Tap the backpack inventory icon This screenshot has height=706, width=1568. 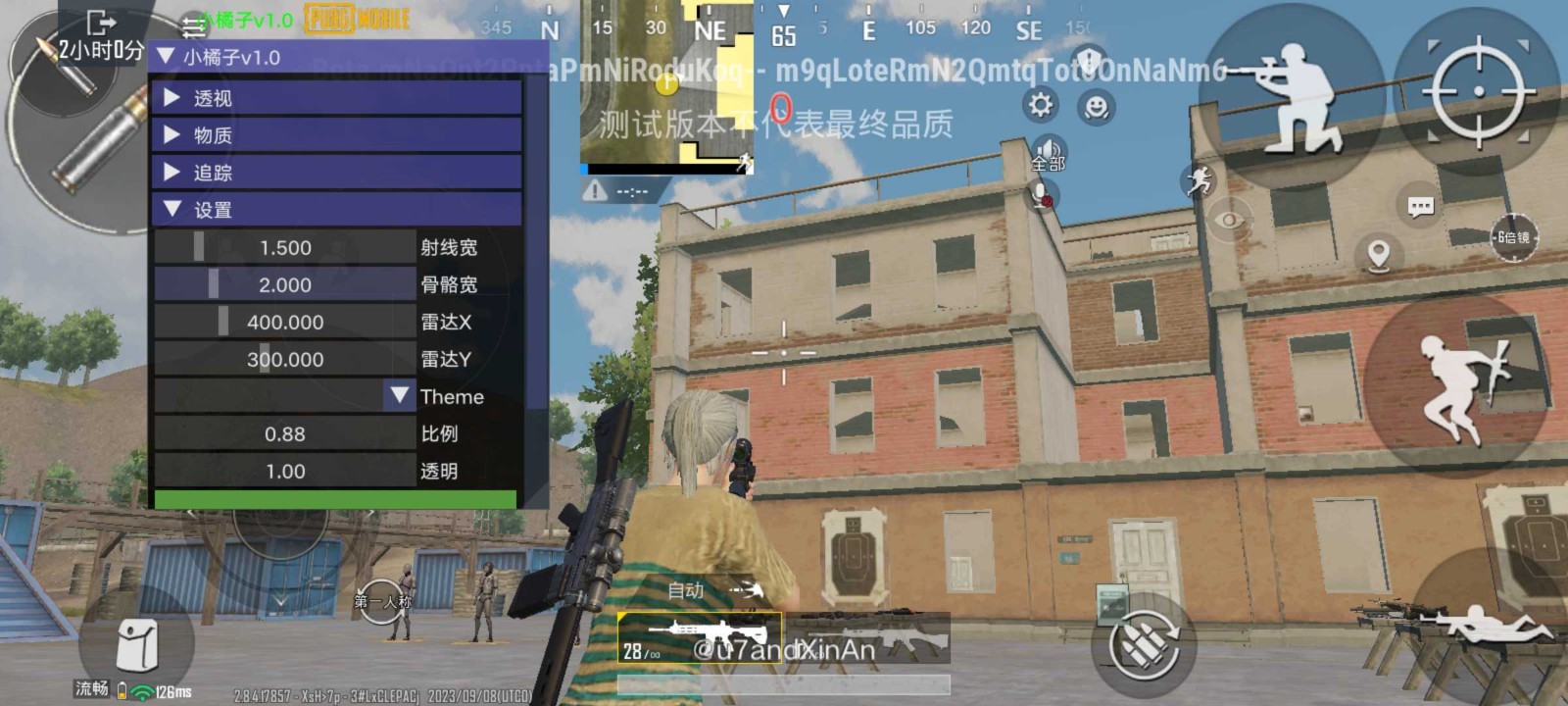tap(137, 642)
